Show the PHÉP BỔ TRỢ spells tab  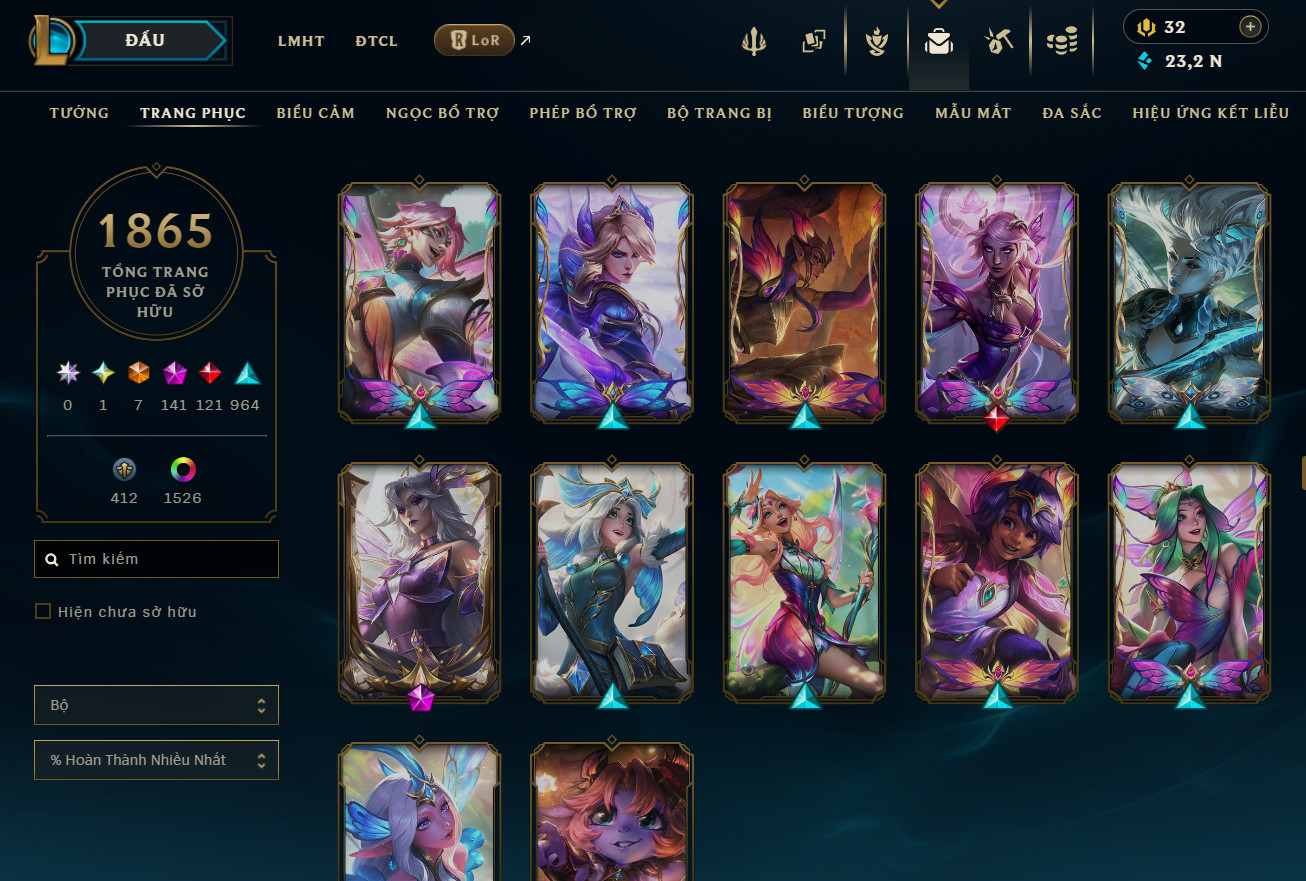coord(583,113)
